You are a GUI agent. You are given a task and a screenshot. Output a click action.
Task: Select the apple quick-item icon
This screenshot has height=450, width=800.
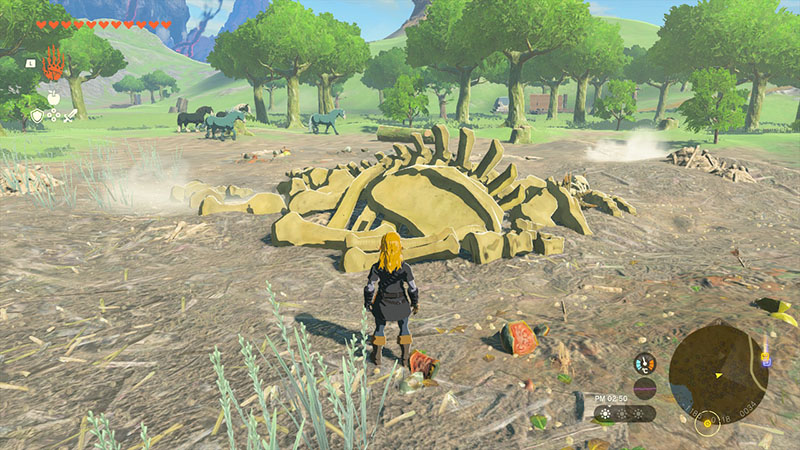tap(53, 97)
